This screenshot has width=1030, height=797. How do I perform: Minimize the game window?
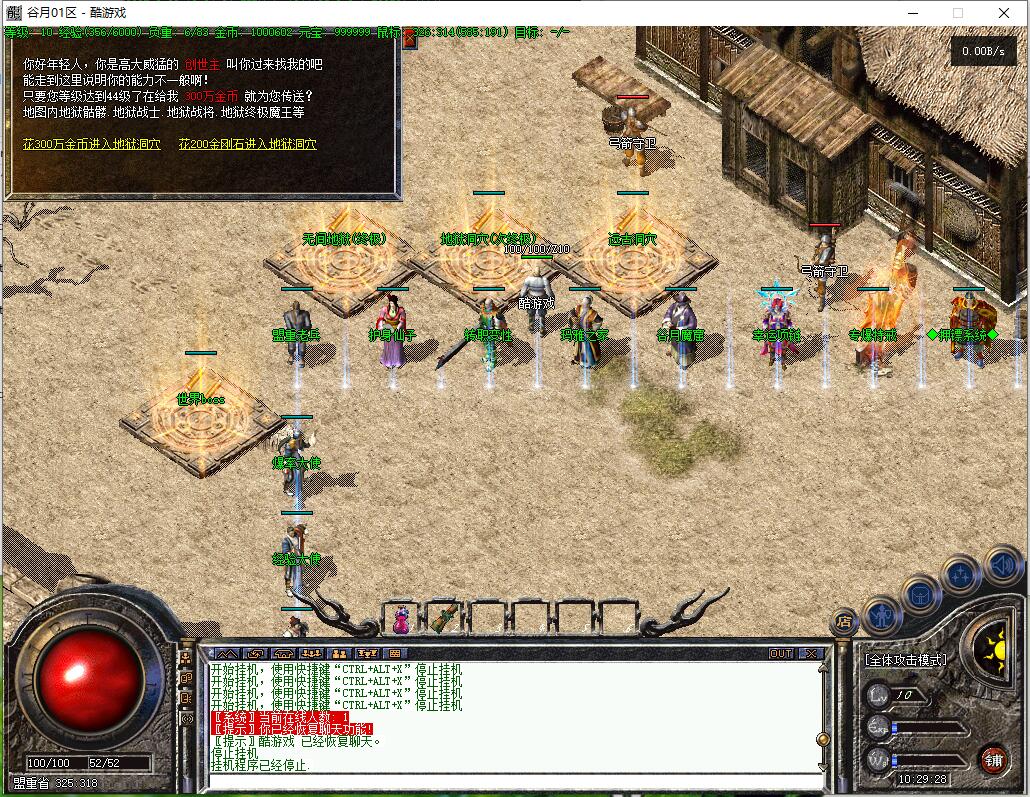pos(911,12)
